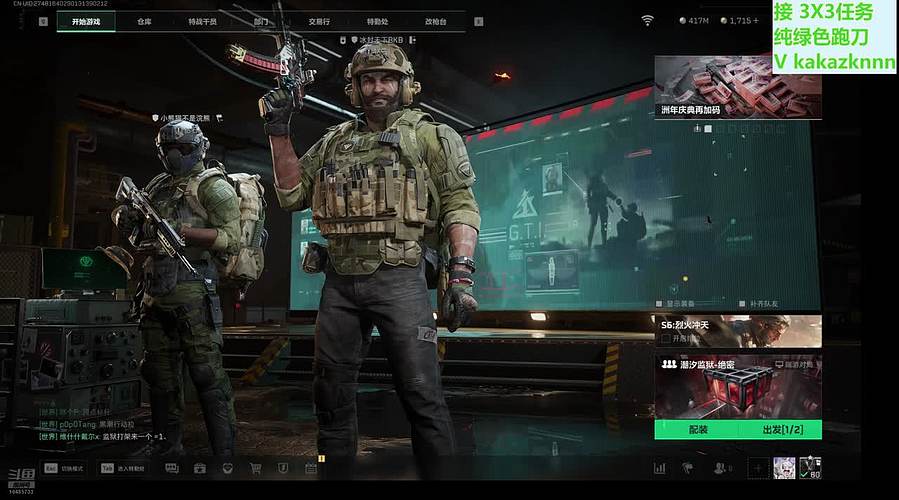
Task: Open the 改枪台 gunsmith tab
Action: coord(436,21)
